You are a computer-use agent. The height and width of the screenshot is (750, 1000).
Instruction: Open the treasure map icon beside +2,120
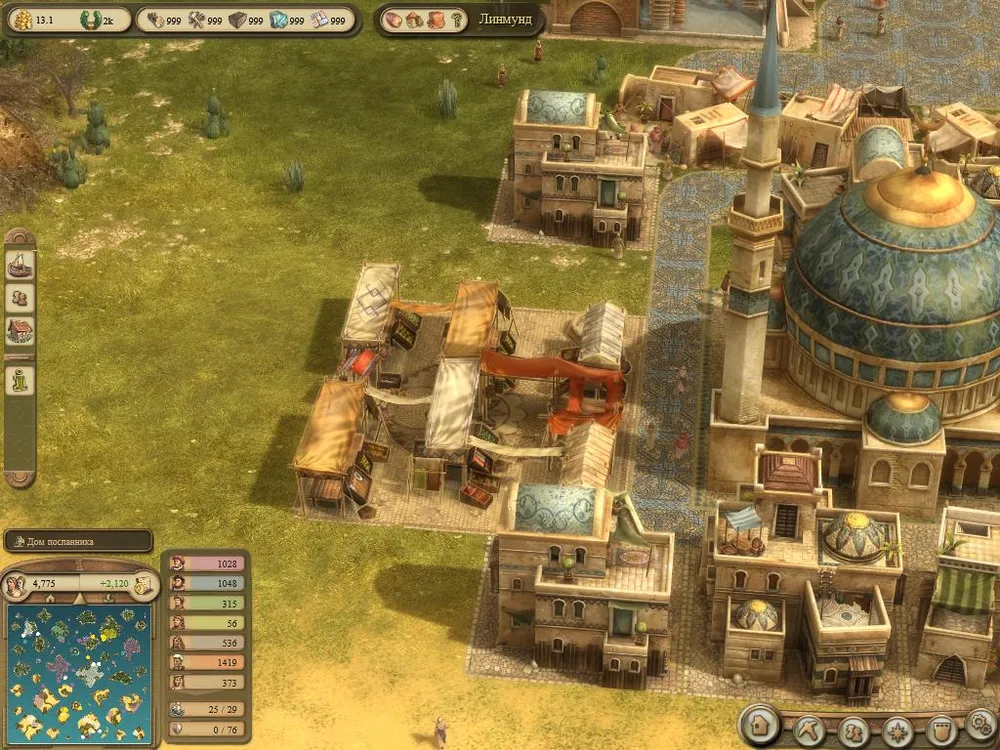pos(141,584)
